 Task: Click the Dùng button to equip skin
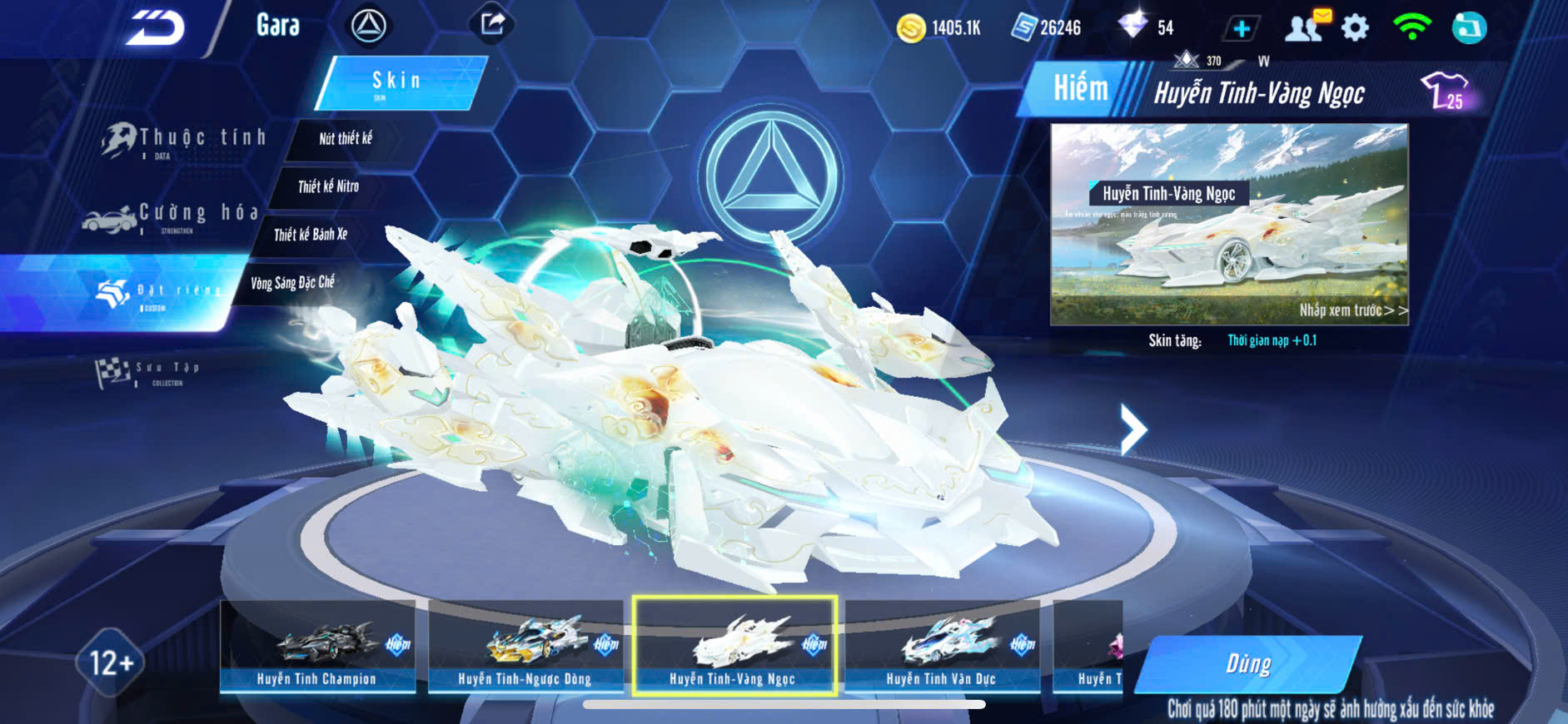click(x=1248, y=663)
